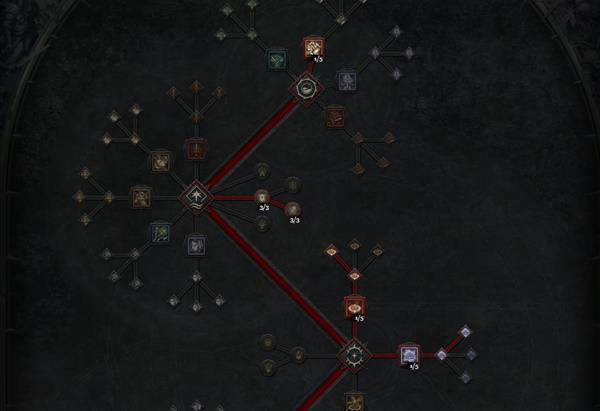Click the orange skill linked straight left of the chevron hub
600x411 pixels.
(141, 197)
